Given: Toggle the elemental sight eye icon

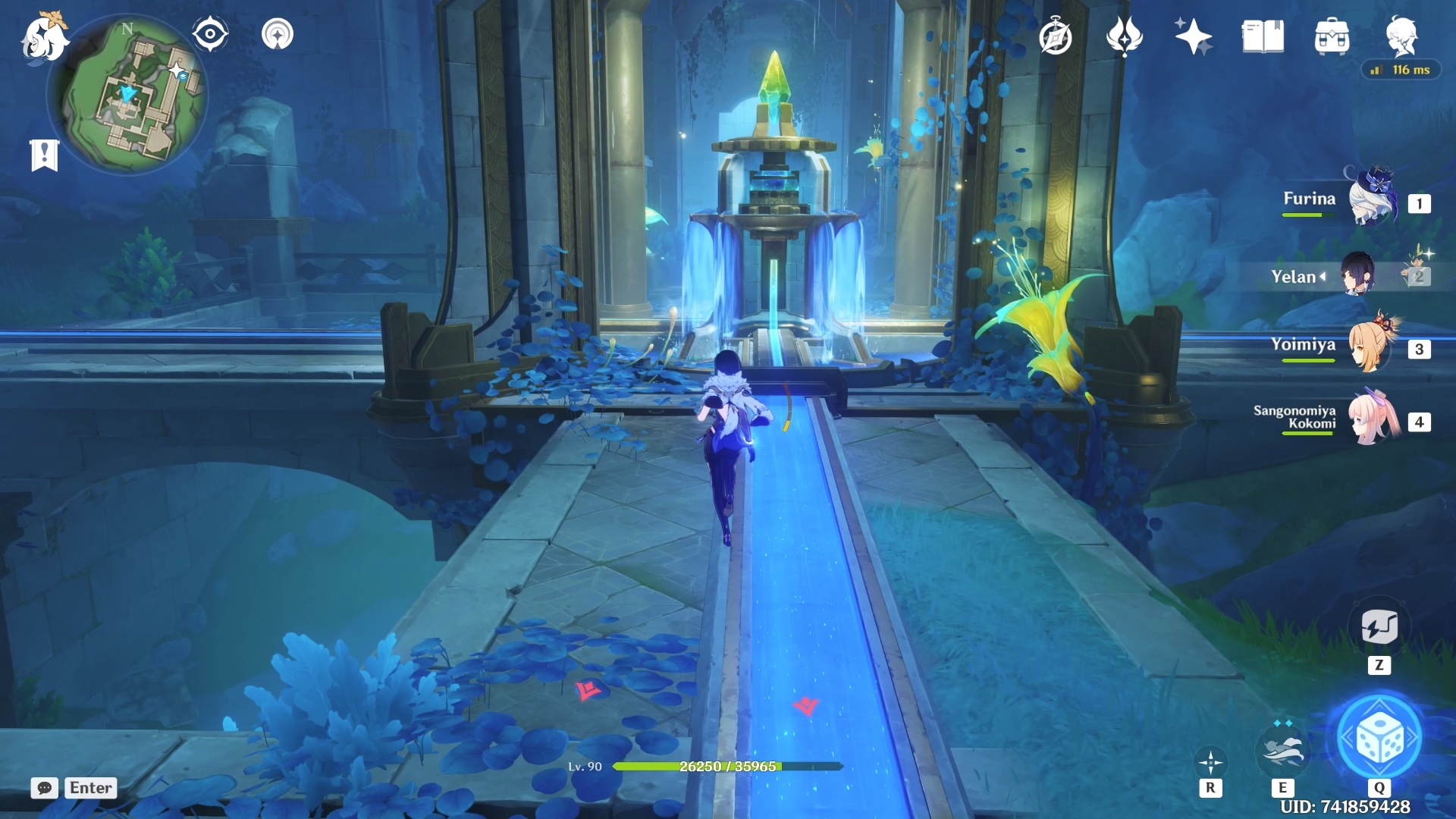Looking at the screenshot, I should (210, 35).
